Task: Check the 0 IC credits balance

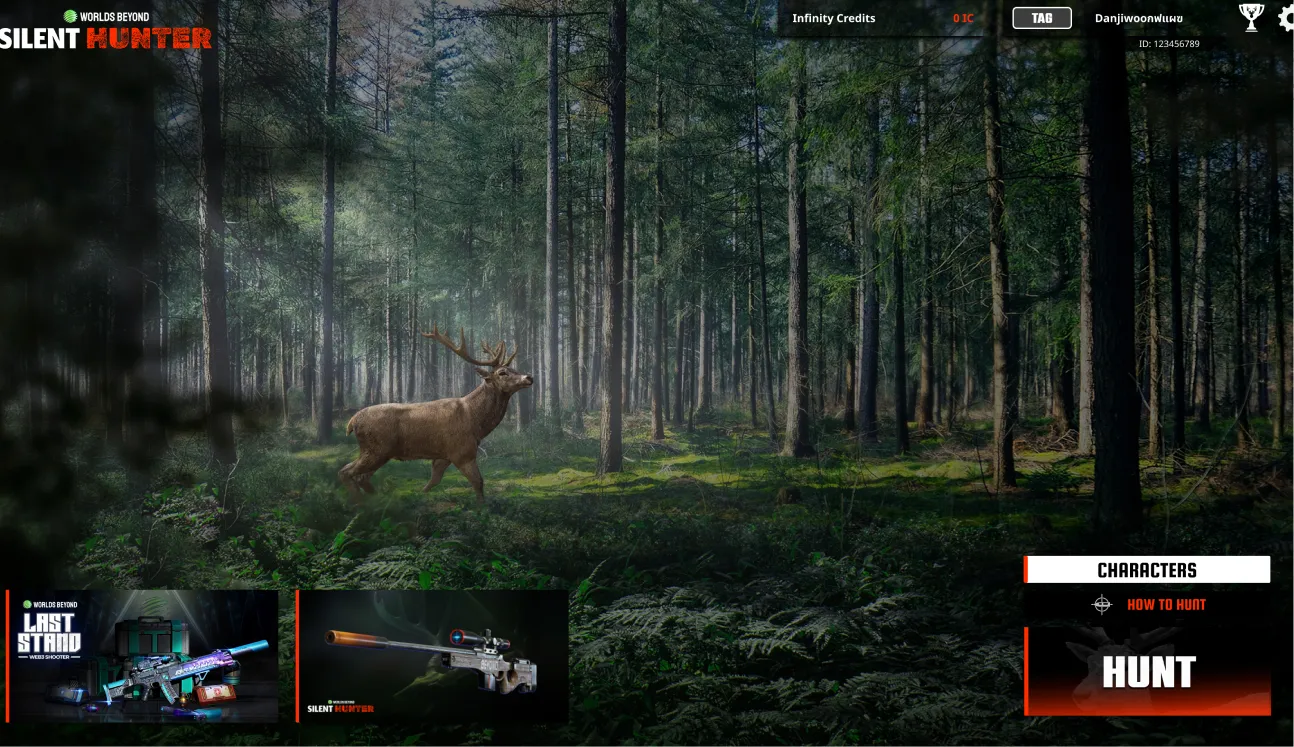Action: (x=962, y=18)
